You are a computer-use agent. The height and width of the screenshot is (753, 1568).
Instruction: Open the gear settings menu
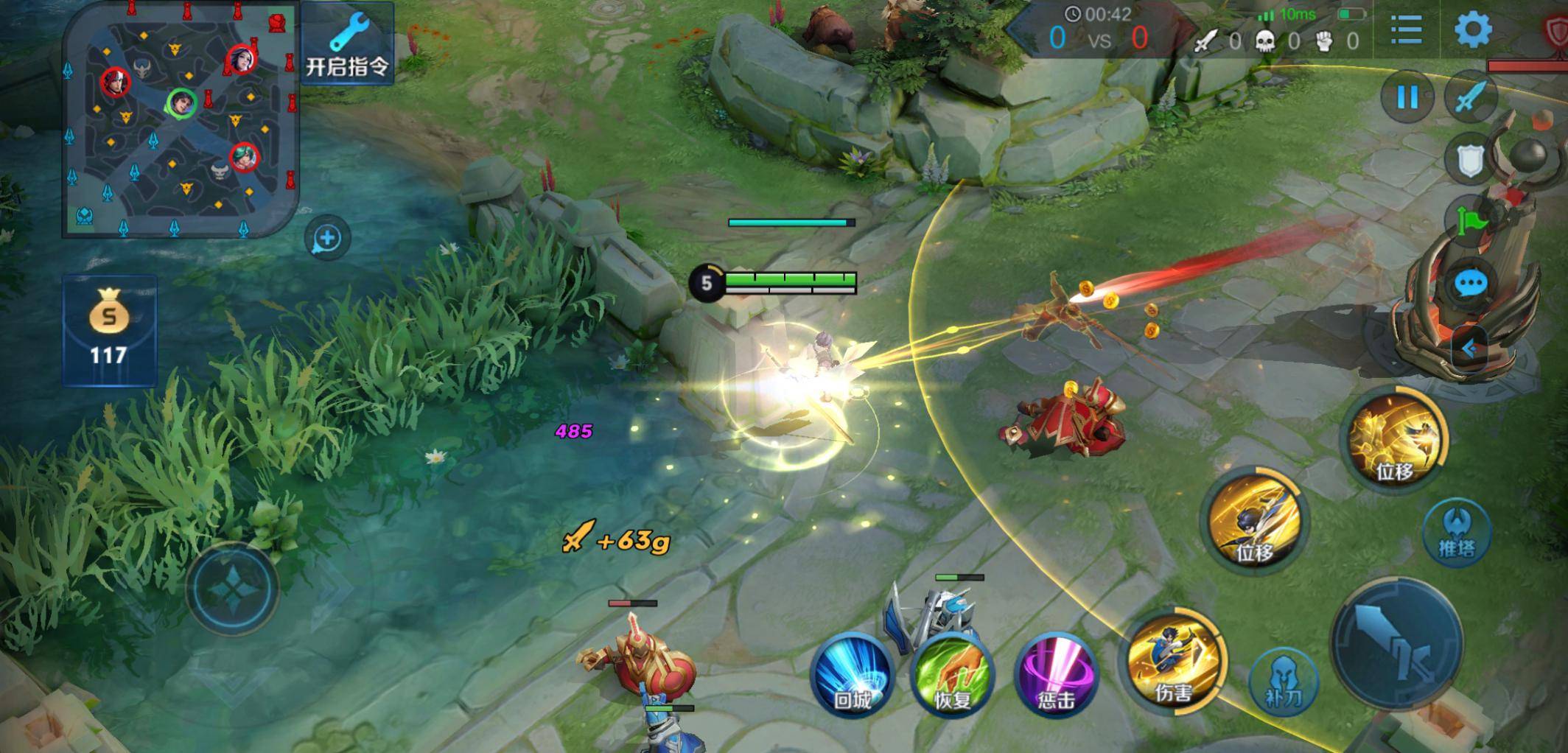coord(1472,31)
